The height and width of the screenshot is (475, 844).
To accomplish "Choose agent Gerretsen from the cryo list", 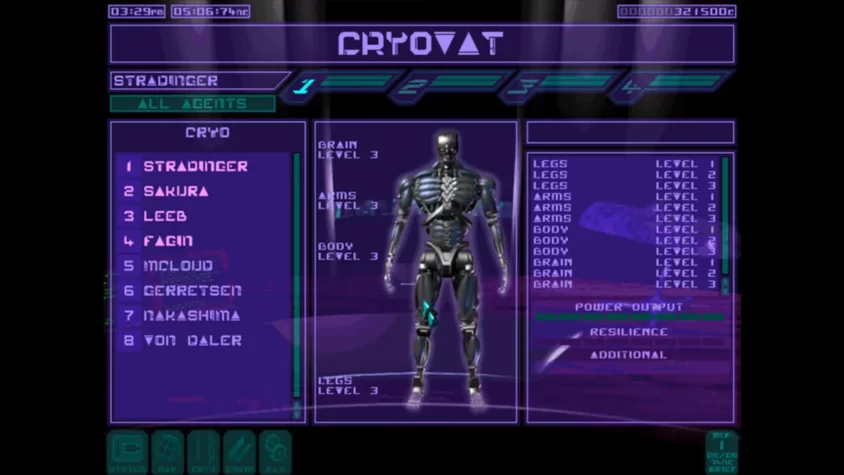I will tap(192, 291).
